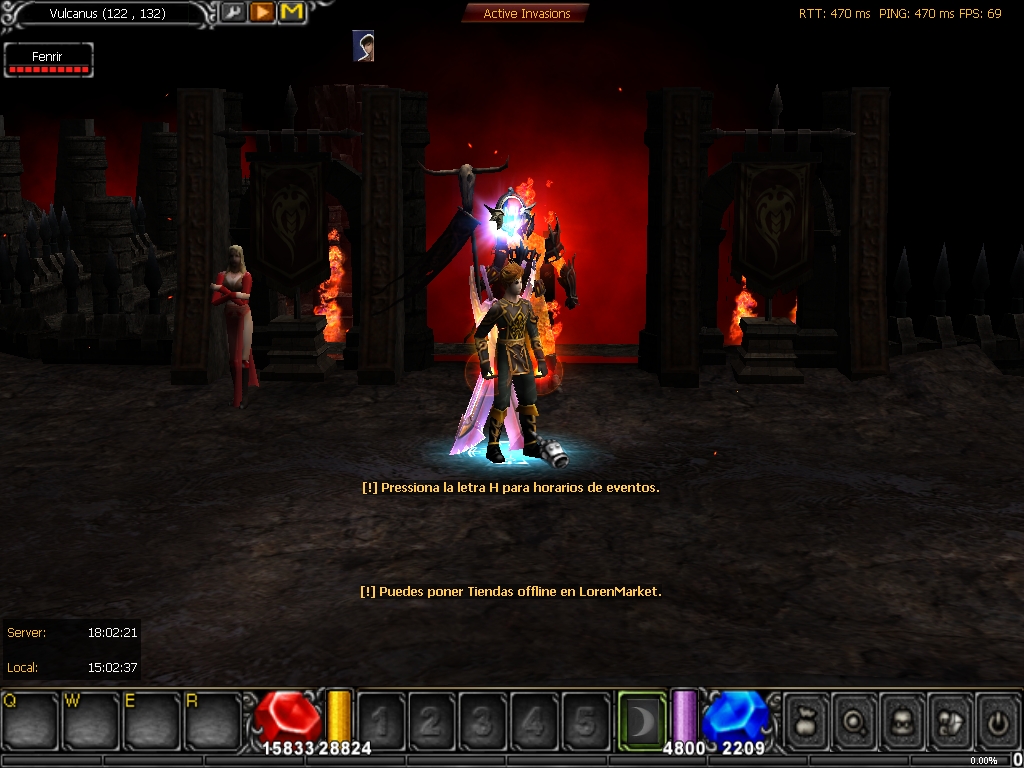Select skill slot number 3
Screen dimensions: 1024x768
click(x=483, y=720)
